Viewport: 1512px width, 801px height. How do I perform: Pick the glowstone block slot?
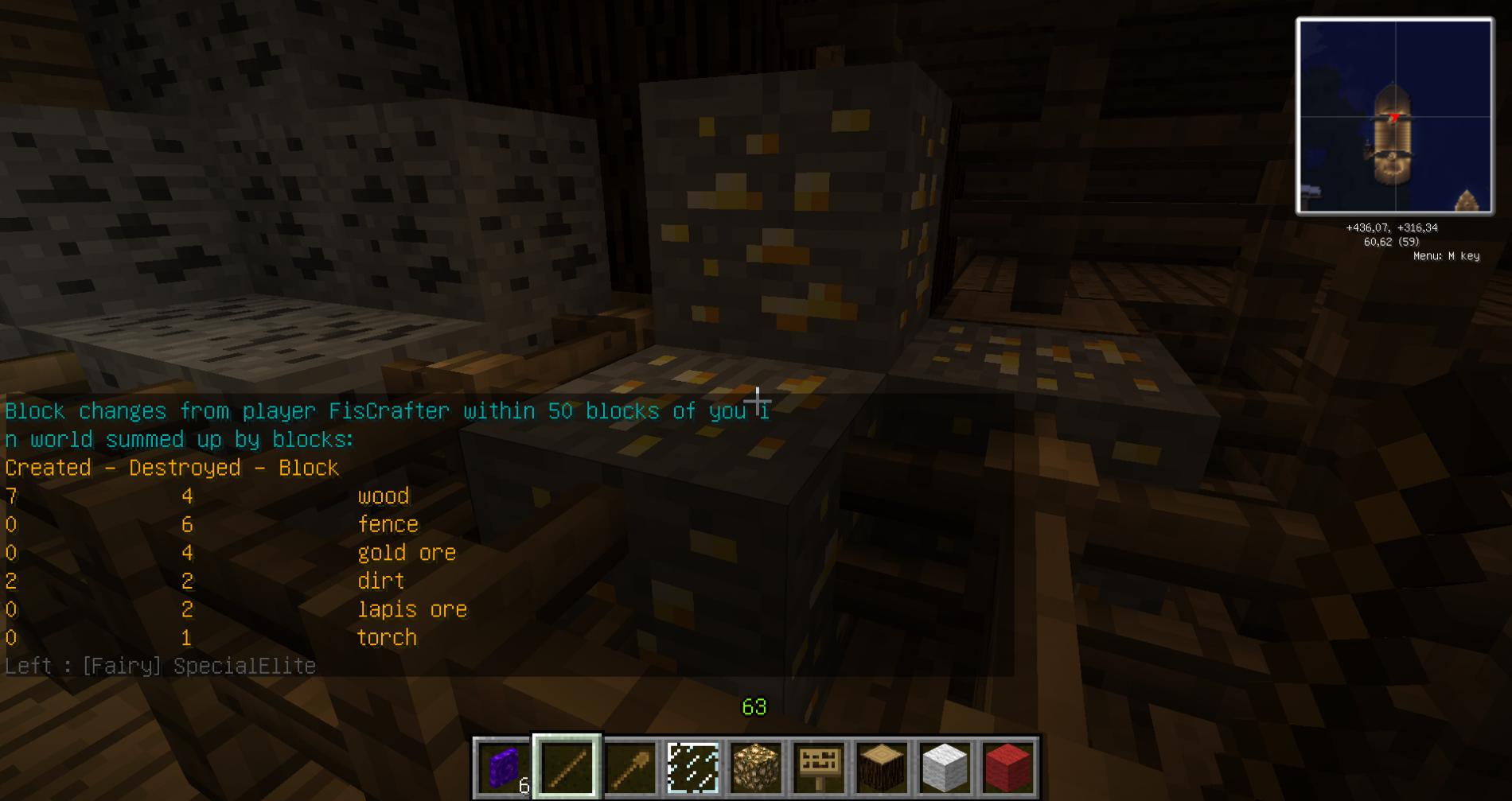(x=756, y=767)
